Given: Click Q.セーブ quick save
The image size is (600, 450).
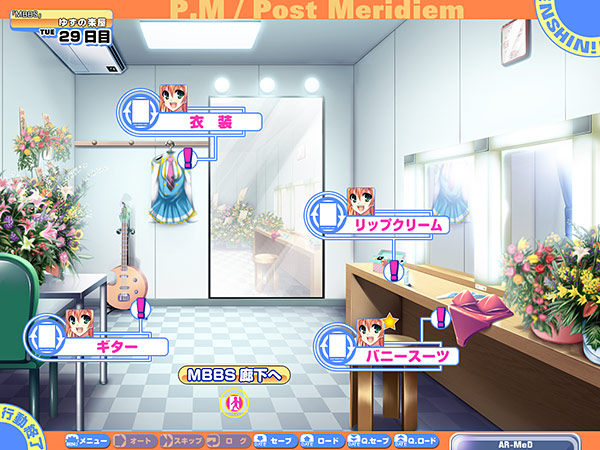Looking at the screenshot, I should 370,440.
